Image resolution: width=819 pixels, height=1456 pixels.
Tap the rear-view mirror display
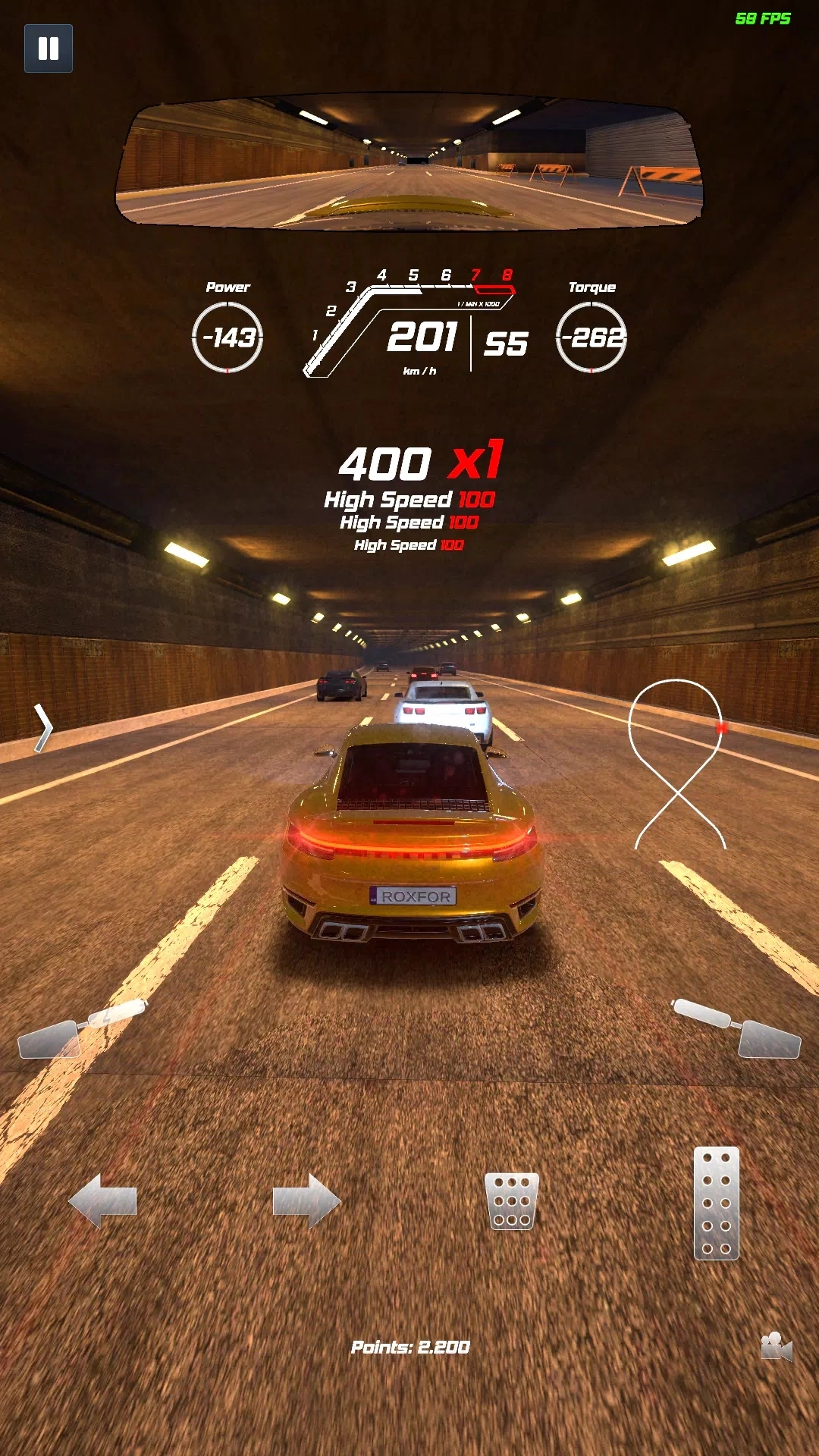point(409,162)
